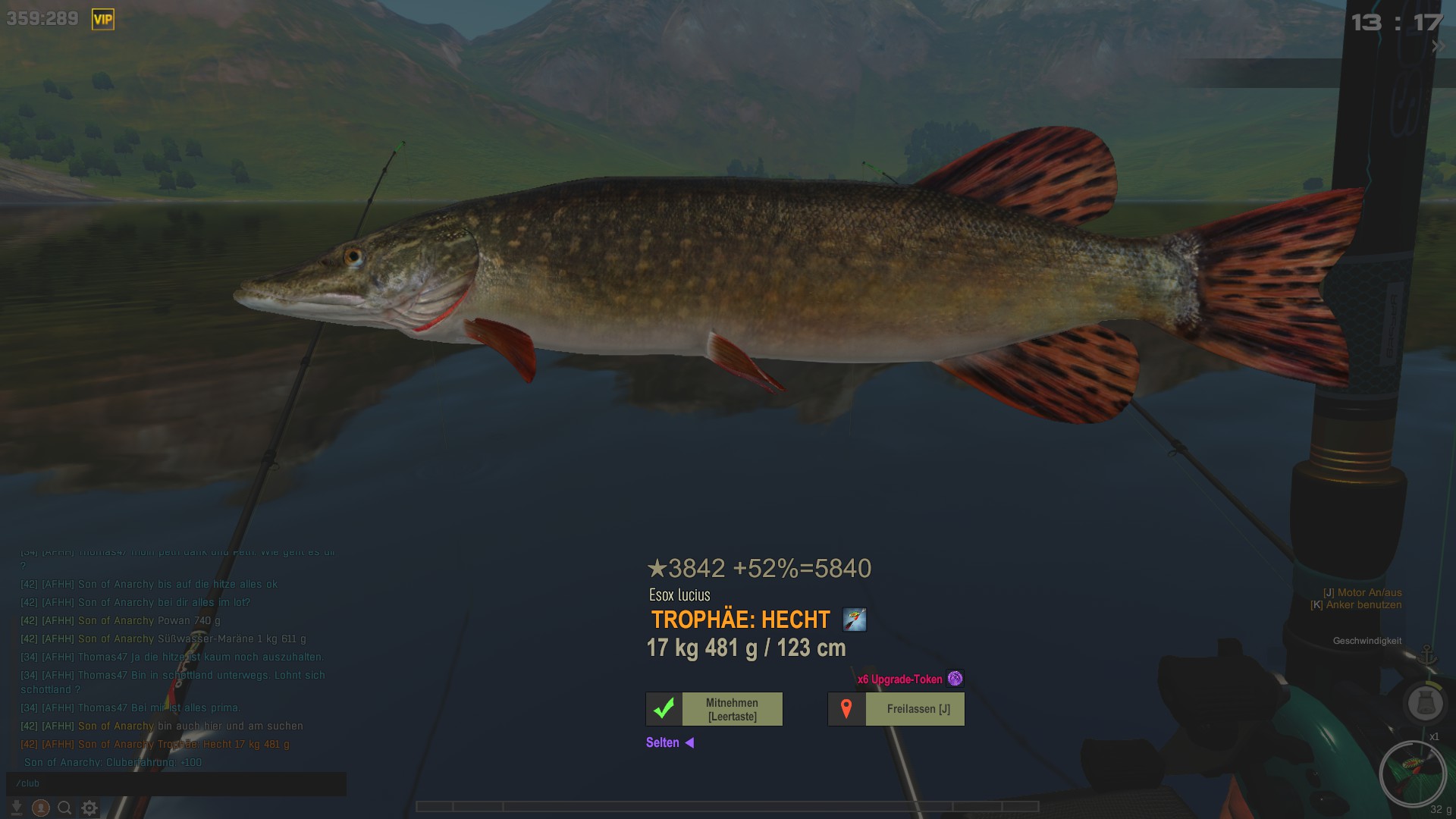Click the orange player profile chat icon
Image resolution: width=1456 pixels, height=819 pixels.
[41, 808]
